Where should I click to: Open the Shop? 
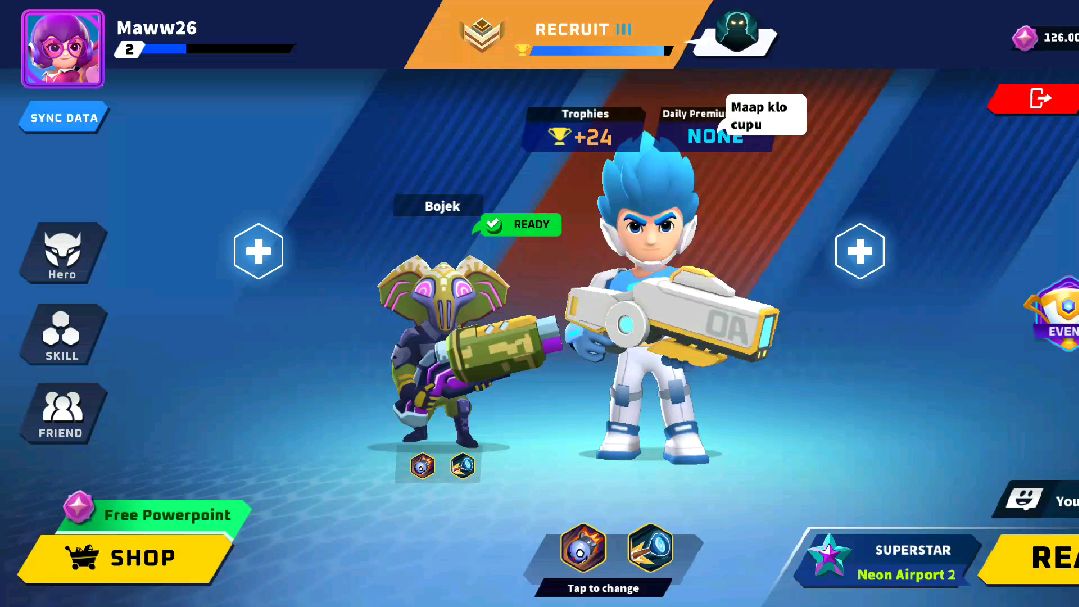(x=125, y=558)
